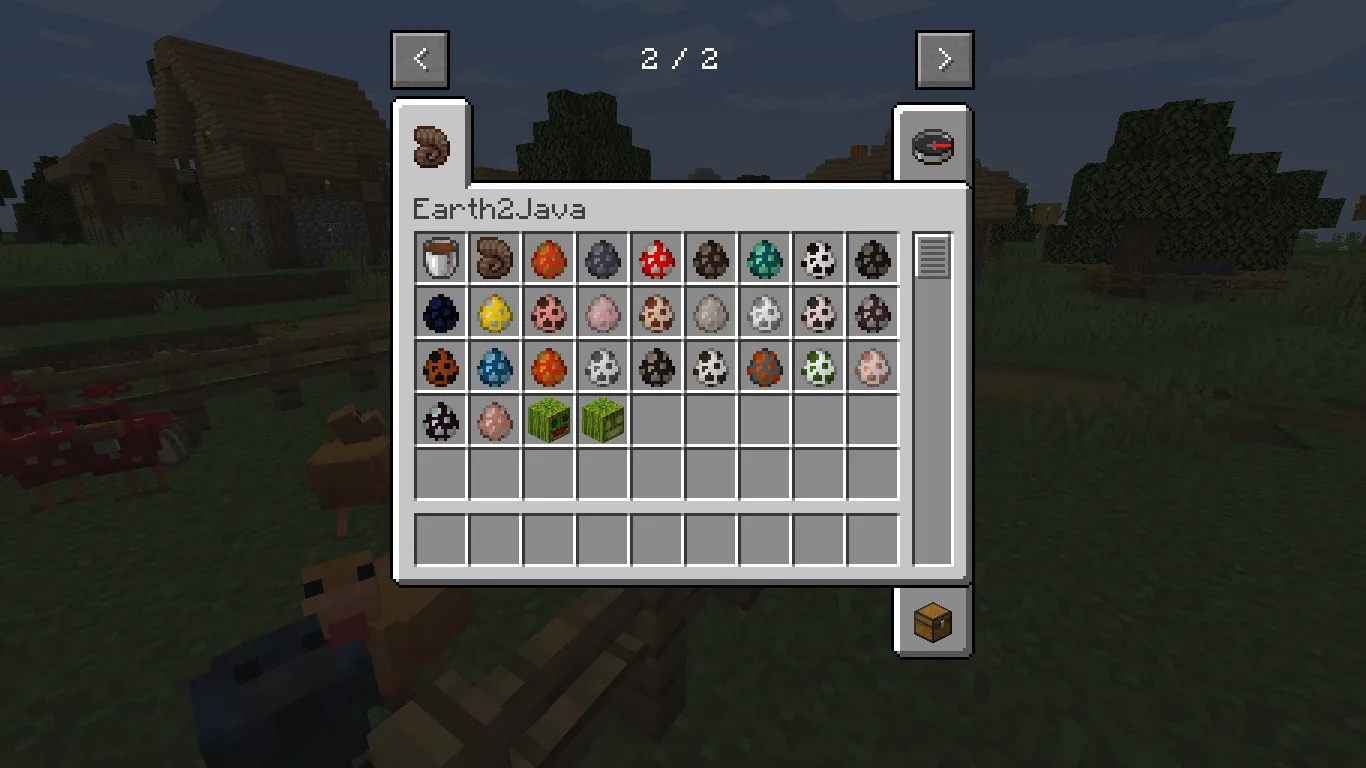1366x768 pixels.
Task: Pick up the brown horn-shaped Earth2Java item
Action: click(x=494, y=258)
